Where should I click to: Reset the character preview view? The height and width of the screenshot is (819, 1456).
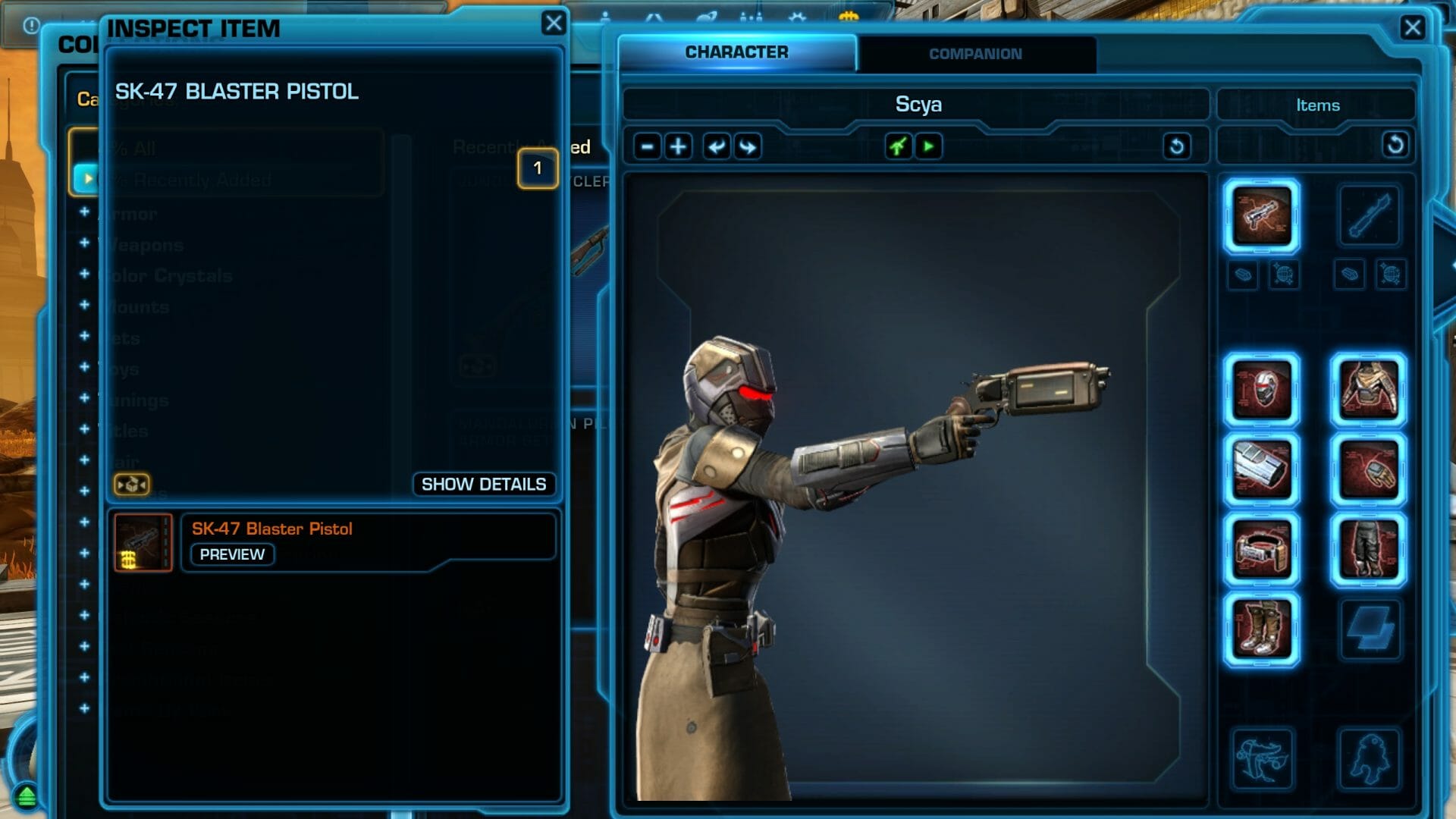[x=1176, y=146]
